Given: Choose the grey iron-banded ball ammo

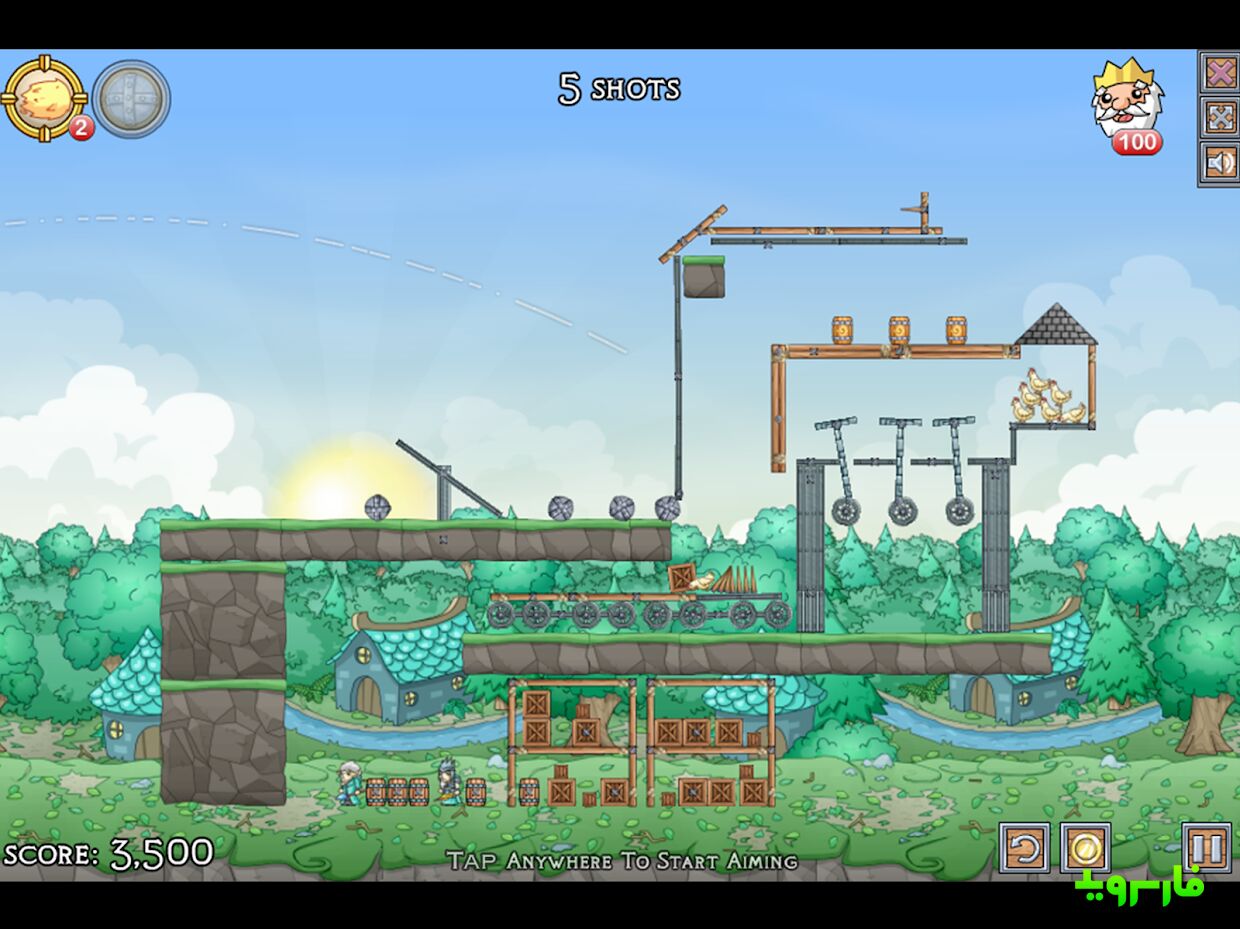Looking at the screenshot, I should (x=131, y=98).
